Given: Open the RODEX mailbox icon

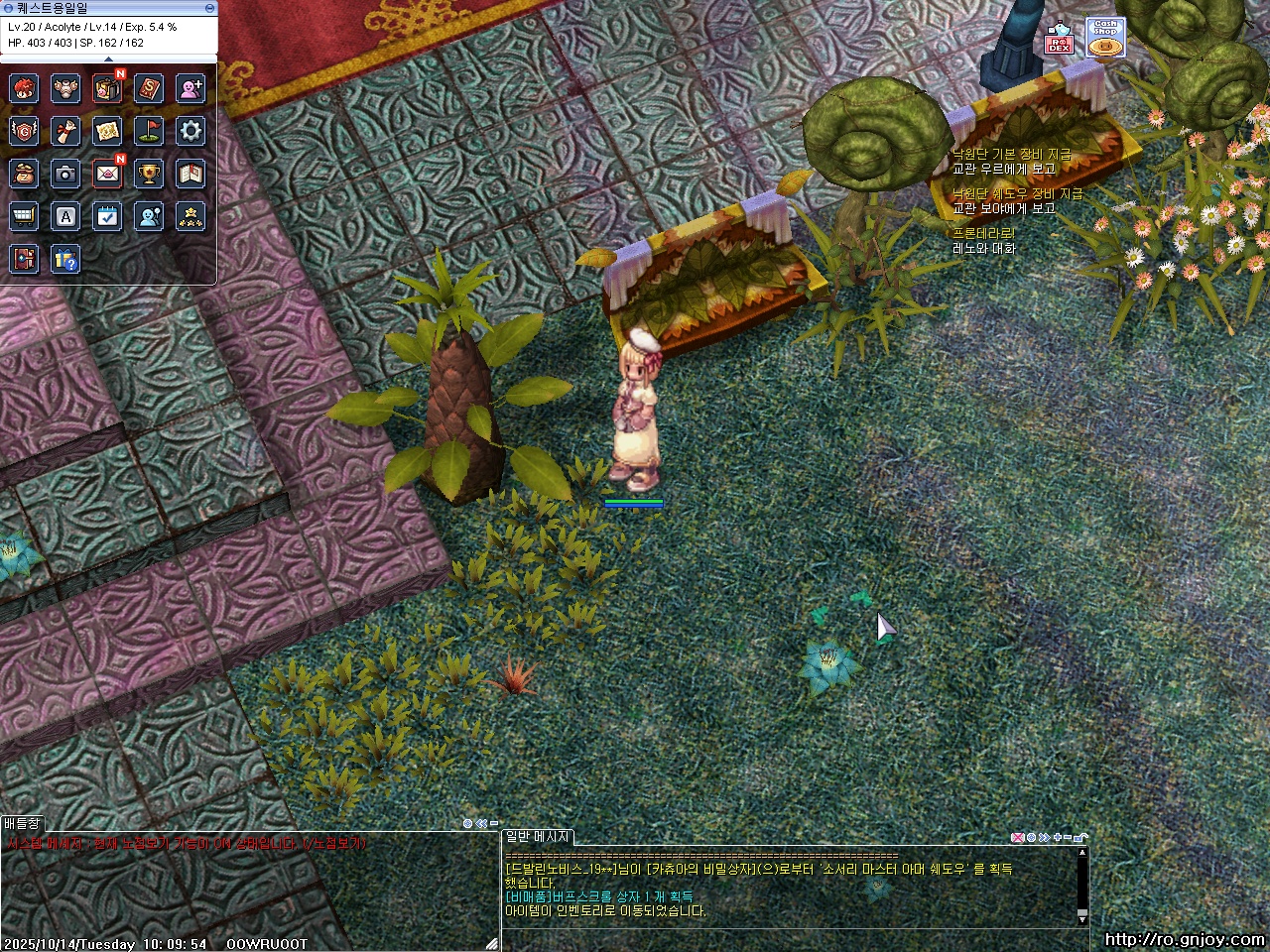Looking at the screenshot, I should coord(1060,40).
